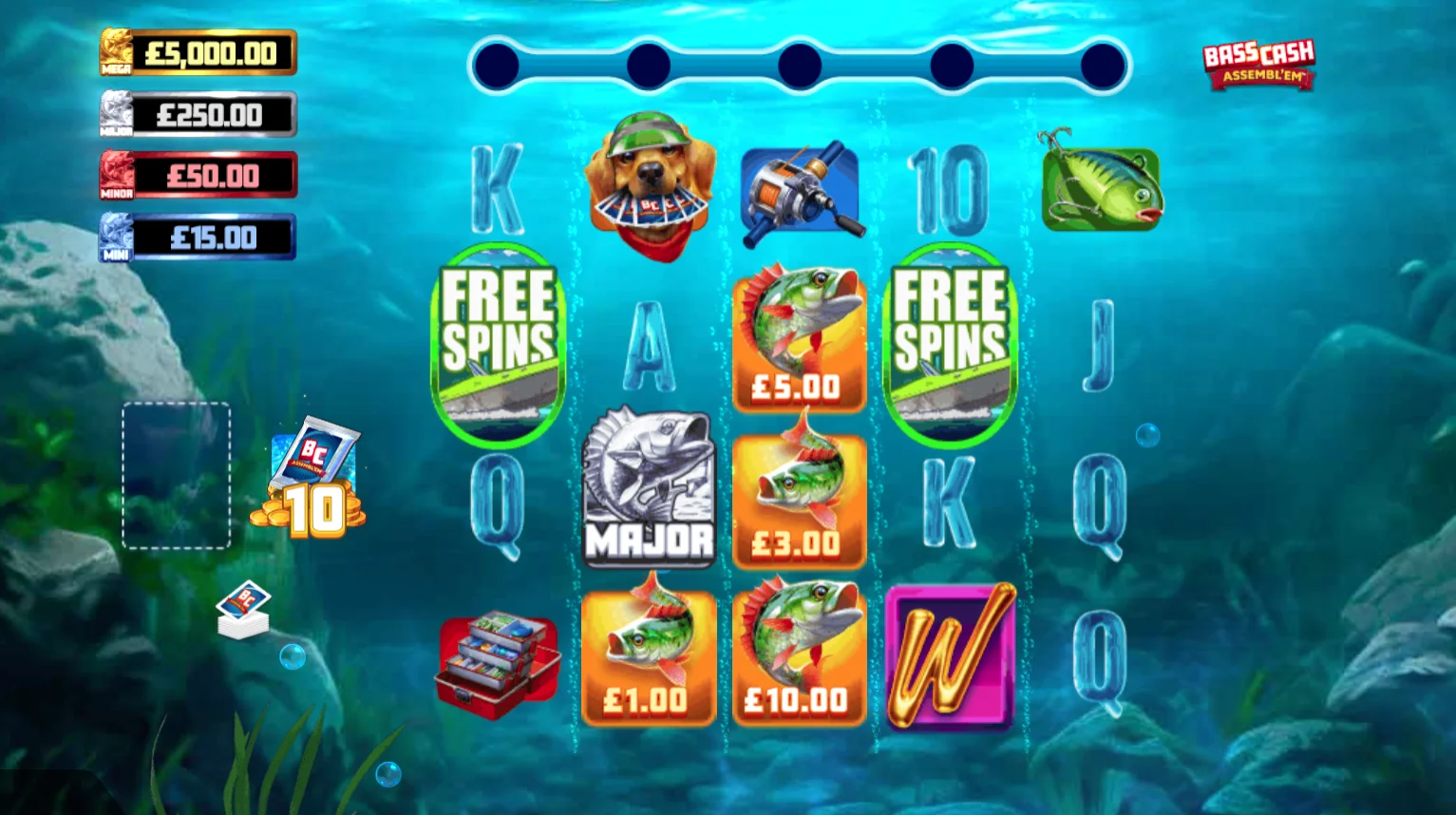Viewport: 1456px width, 815px height.
Task: Click the empty dashed collection slot
Action: [x=176, y=476]
